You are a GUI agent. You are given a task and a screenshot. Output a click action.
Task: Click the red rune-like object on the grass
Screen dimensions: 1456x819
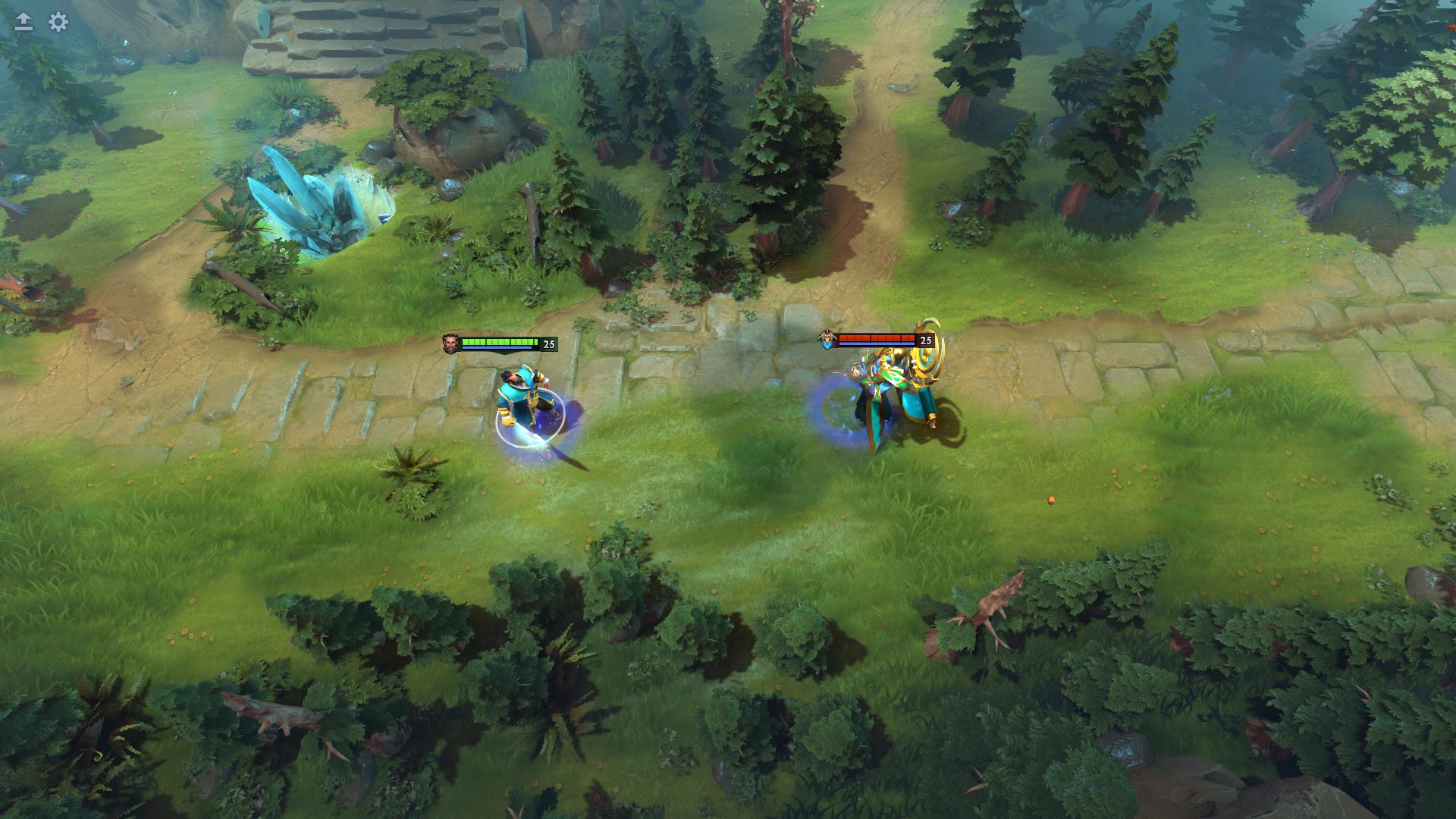[x=1050, y=500]
